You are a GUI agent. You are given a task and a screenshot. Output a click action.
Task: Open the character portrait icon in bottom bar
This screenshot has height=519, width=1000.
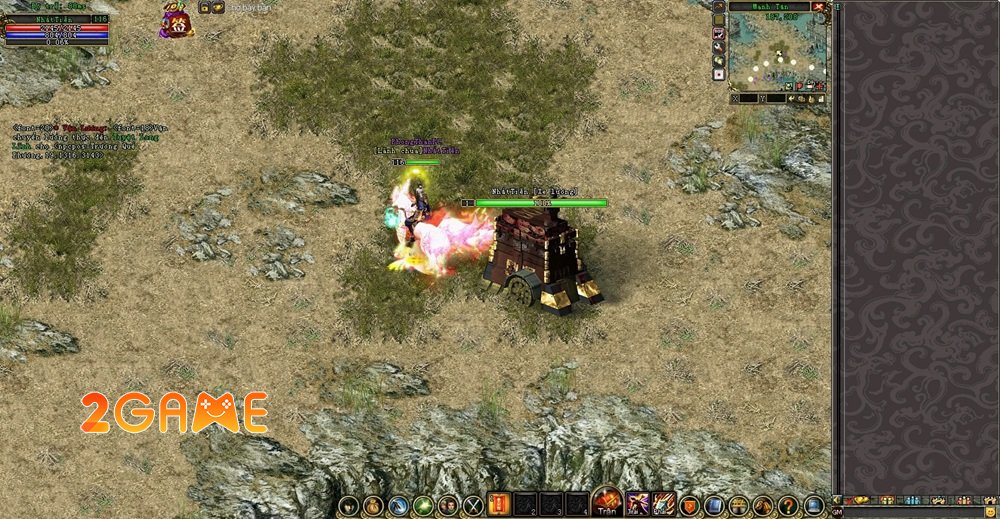(348, 506)
